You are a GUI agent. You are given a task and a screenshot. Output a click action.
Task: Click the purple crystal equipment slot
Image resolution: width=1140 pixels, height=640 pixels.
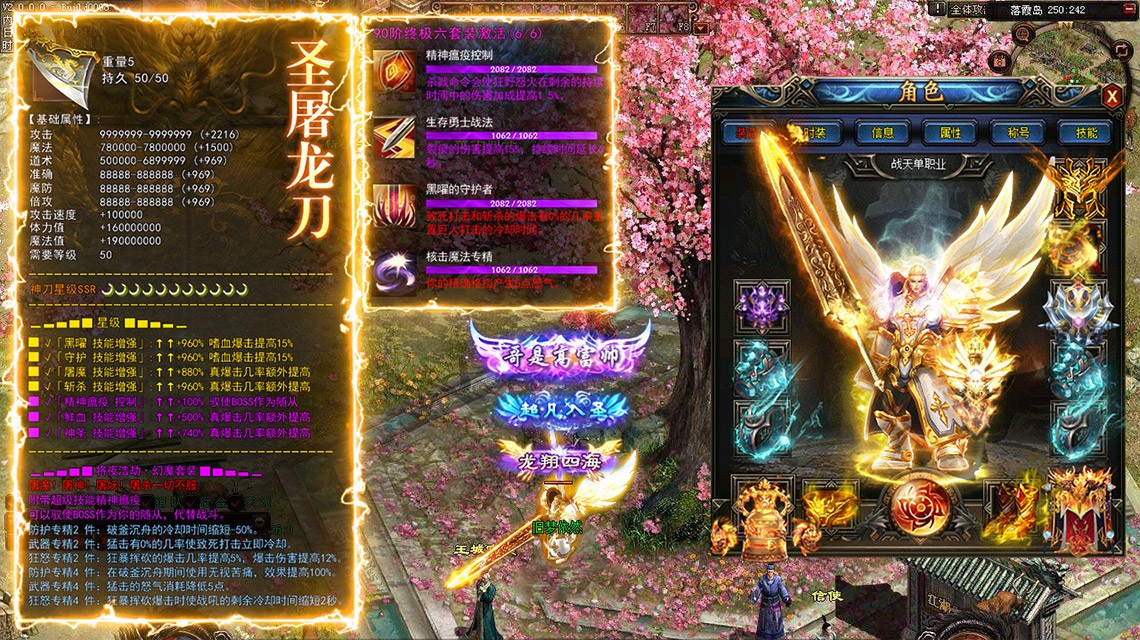(757, 303)
